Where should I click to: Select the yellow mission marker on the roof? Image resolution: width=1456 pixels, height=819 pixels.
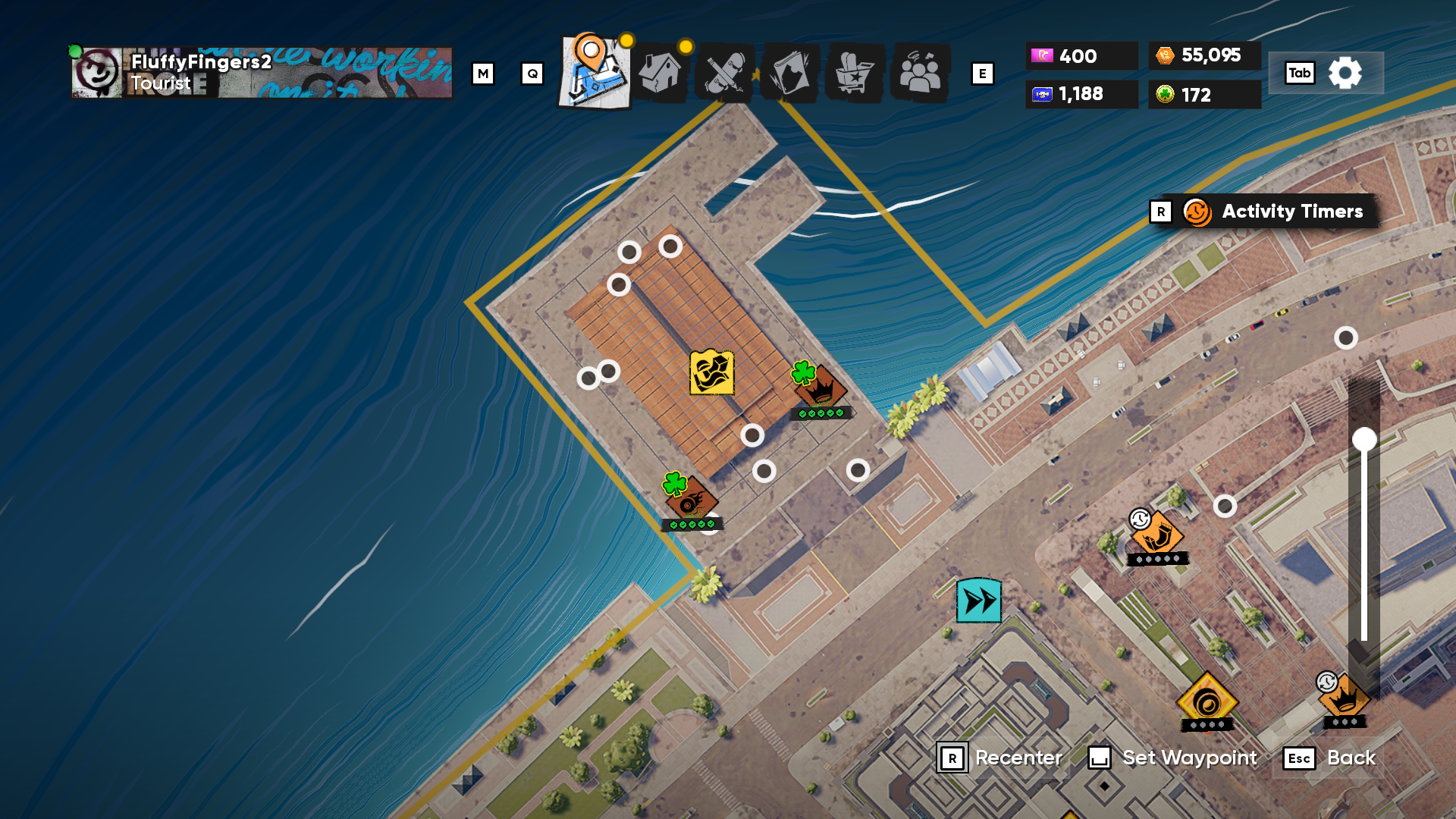coord(711,372)
